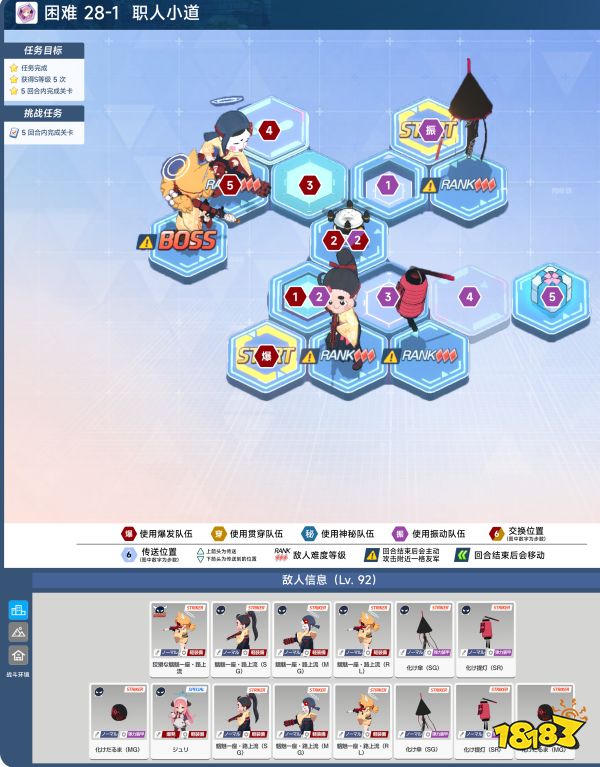Open the 任务目标 objectives panel
Viewport: 600px width, 767px height.
coord(43,48)
